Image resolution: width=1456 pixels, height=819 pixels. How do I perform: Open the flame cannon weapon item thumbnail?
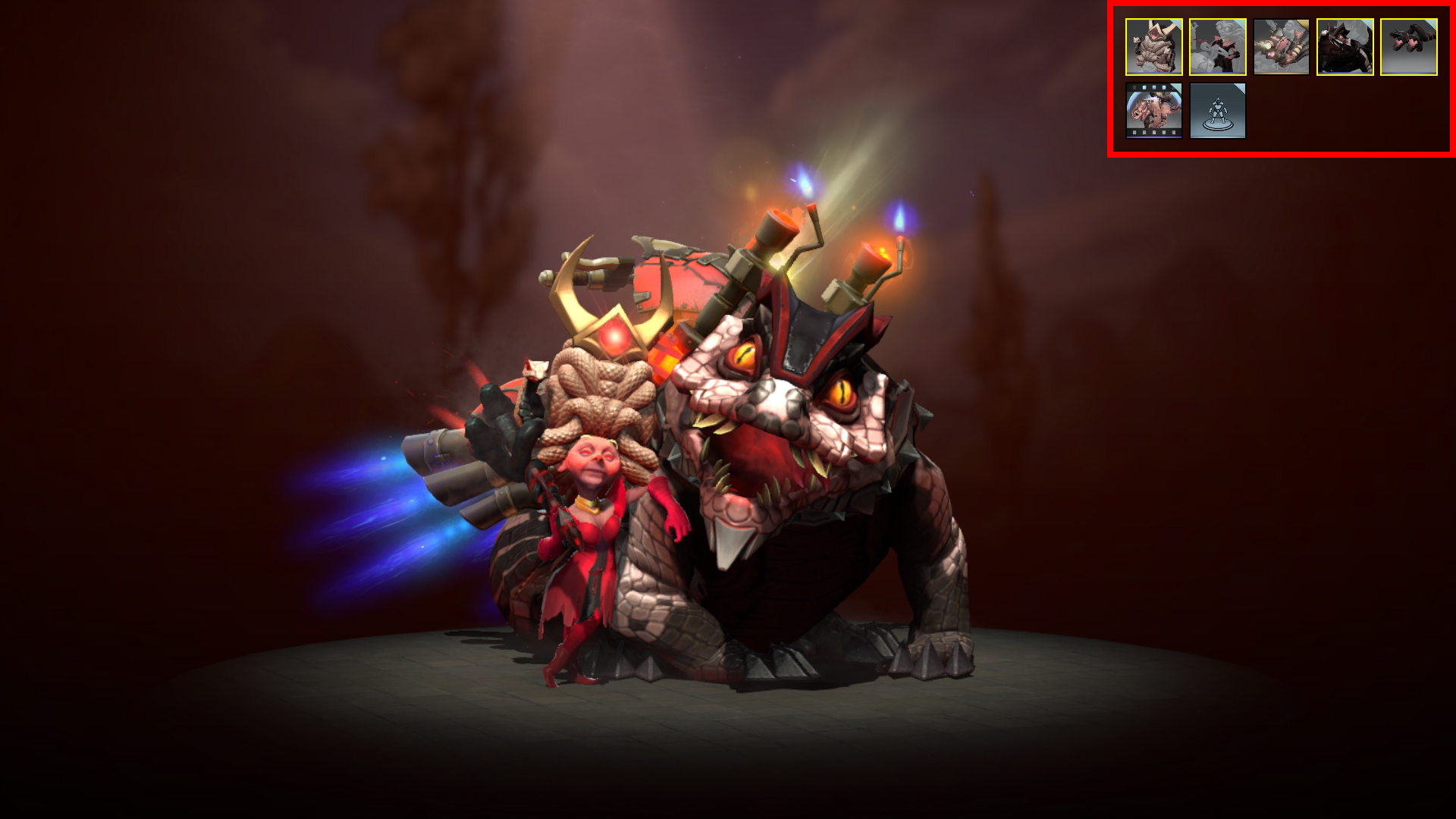pos(1282,47)
